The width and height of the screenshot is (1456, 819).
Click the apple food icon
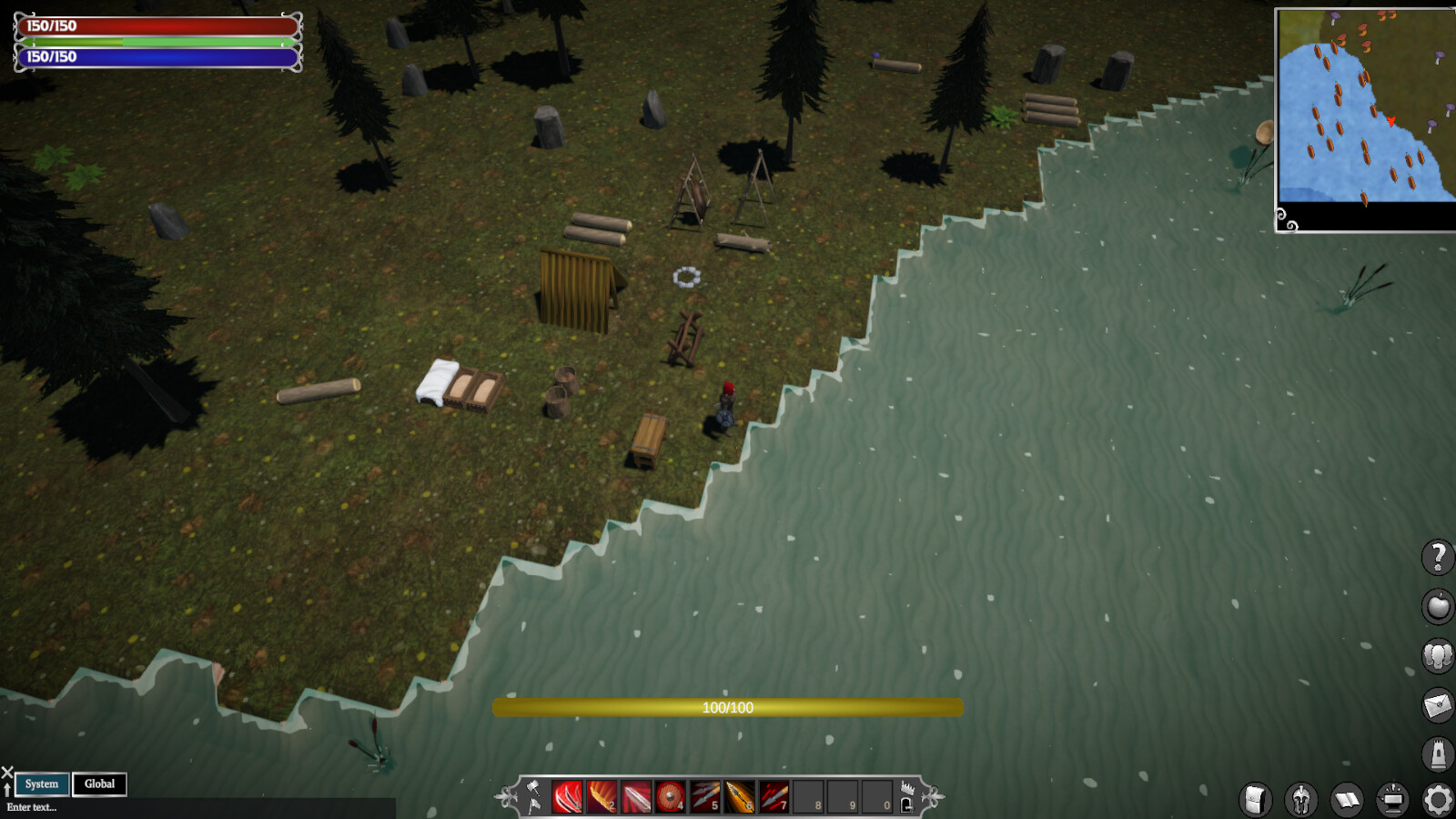pyautogui.click(x=1438, y=606)
